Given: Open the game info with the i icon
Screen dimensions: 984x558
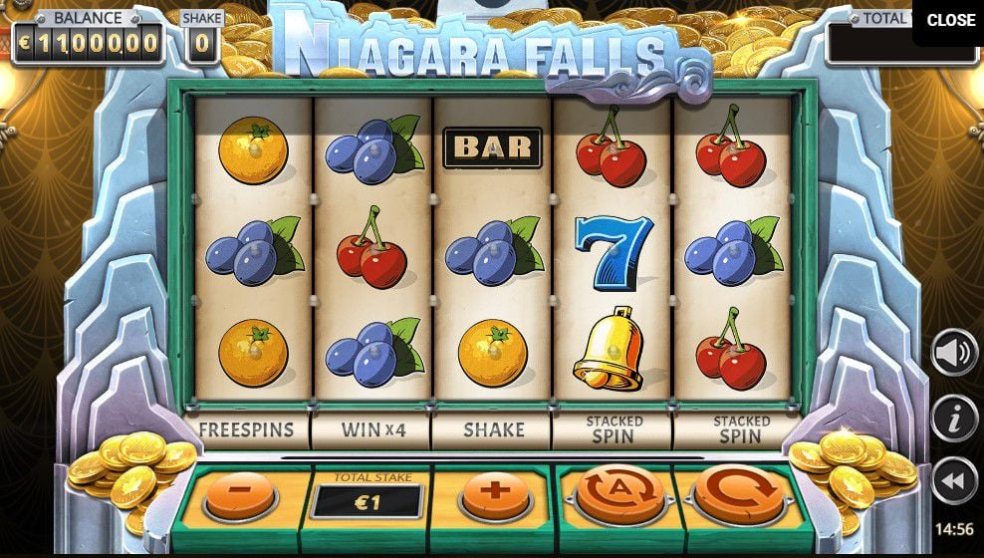Looking at the screenshot, I should [x=954, y=418].
